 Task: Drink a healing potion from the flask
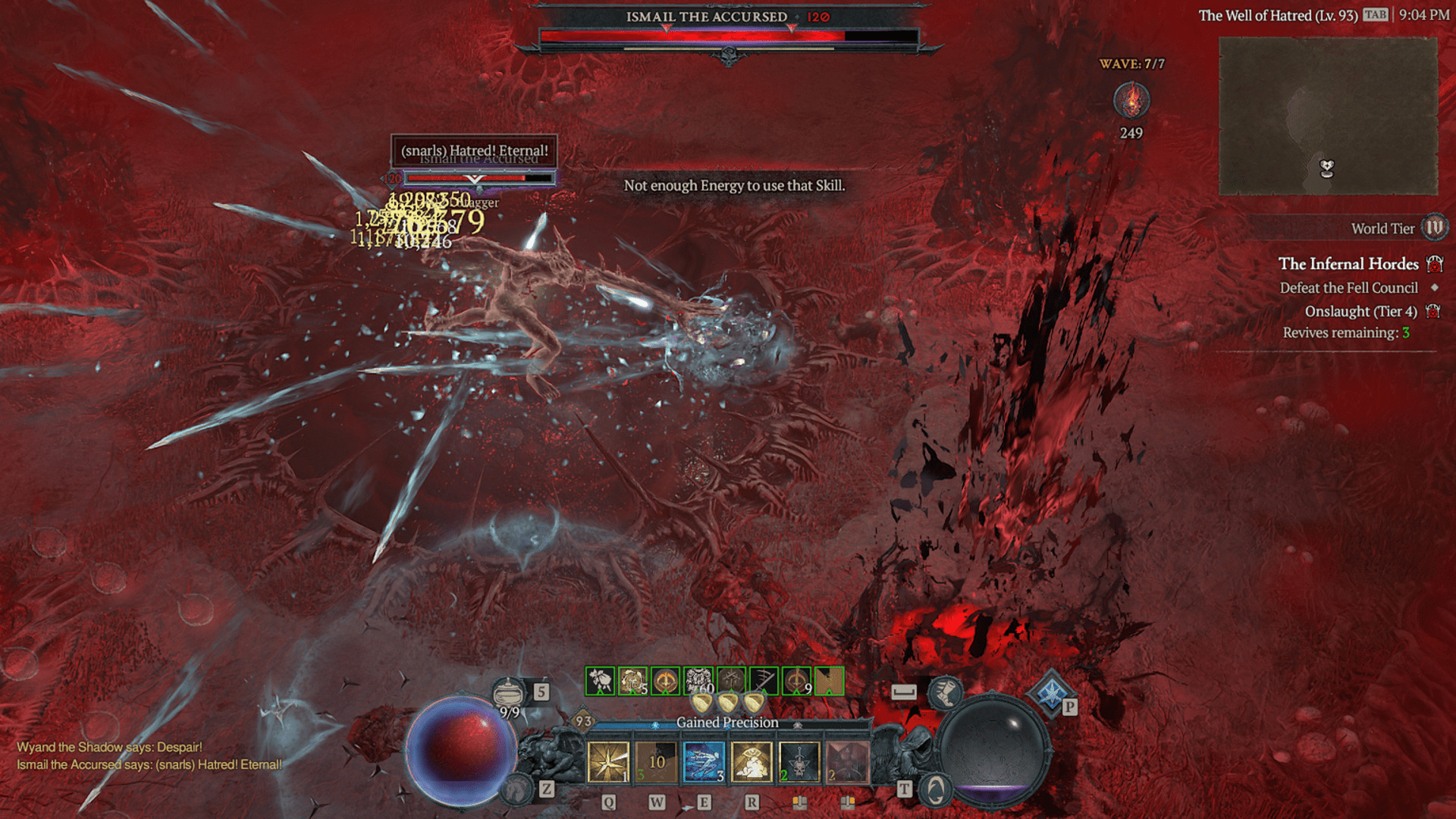tap(509, 692)
